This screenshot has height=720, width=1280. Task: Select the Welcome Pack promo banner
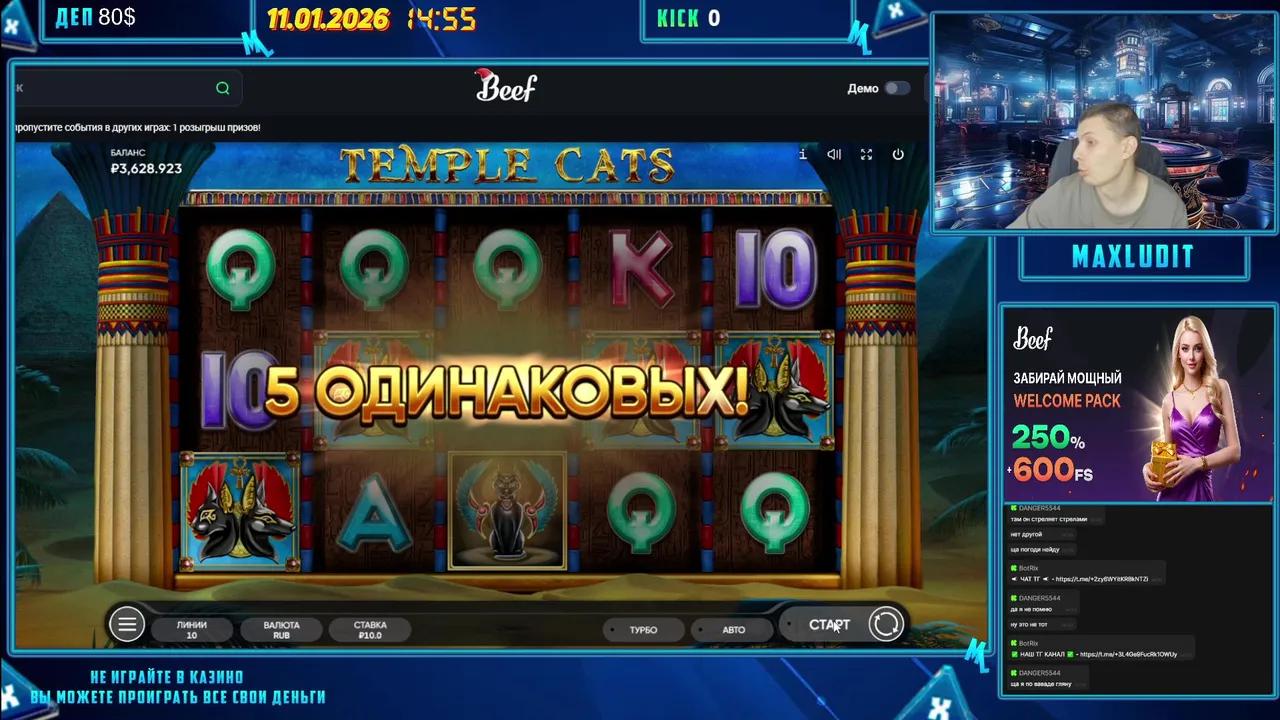(x=1137, y=410)
